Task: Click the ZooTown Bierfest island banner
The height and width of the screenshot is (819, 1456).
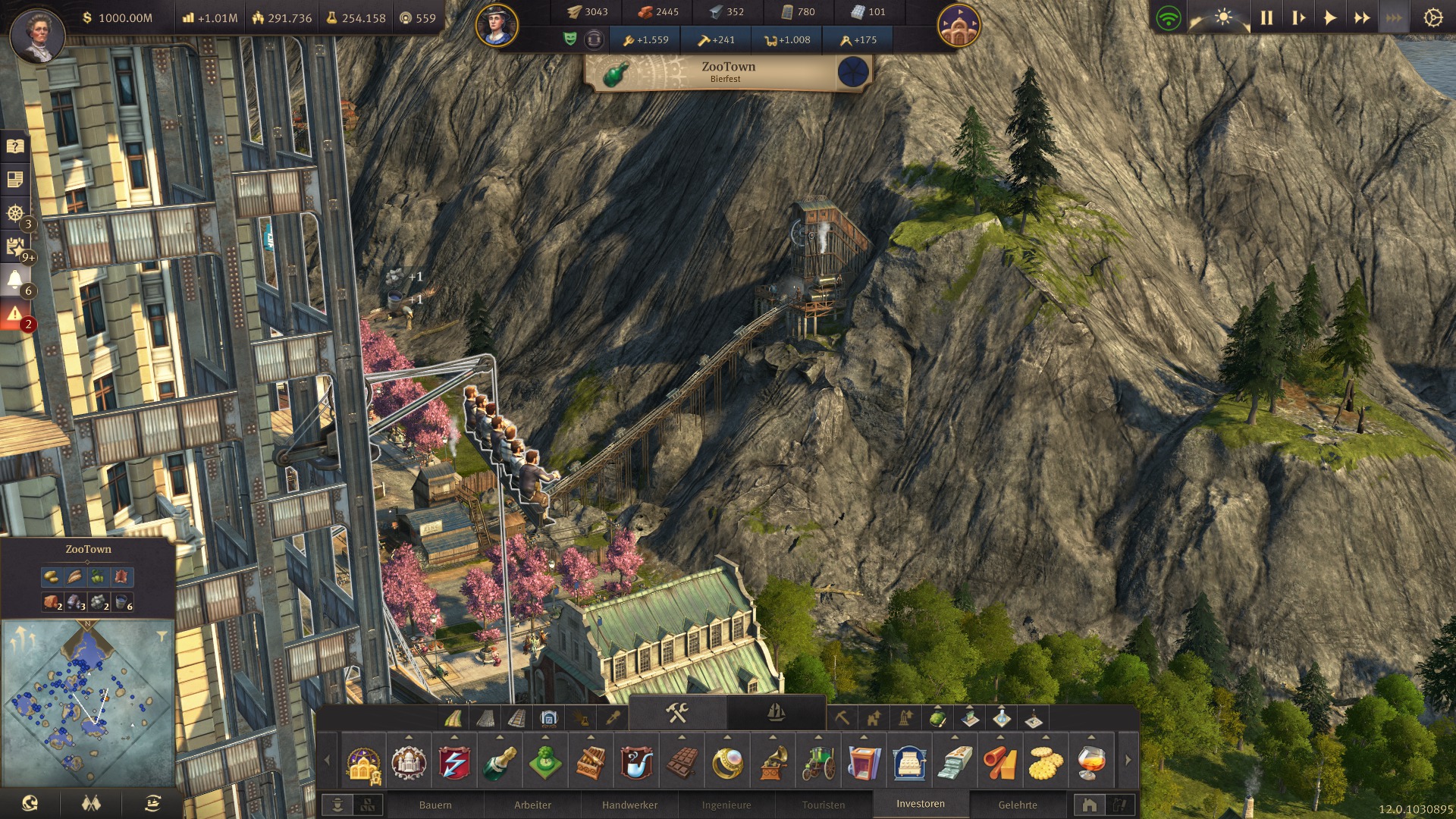Action: [x=727, y=72]
